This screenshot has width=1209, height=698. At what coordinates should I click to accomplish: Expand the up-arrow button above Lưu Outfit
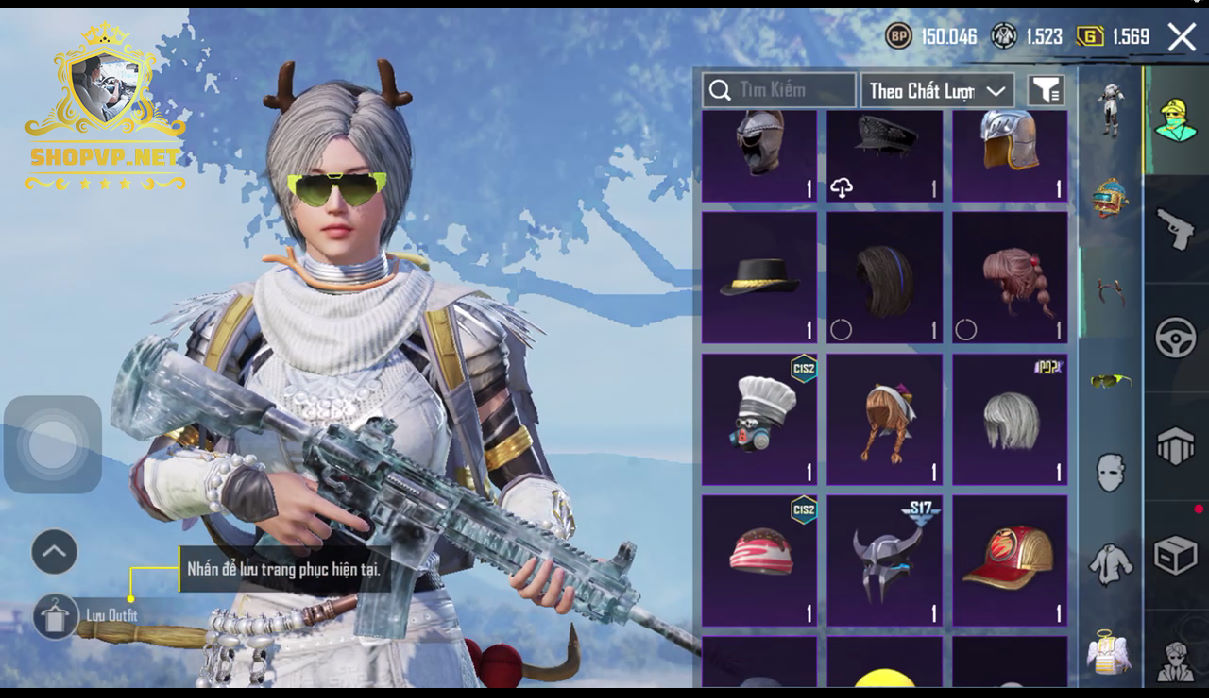[55, 551]
